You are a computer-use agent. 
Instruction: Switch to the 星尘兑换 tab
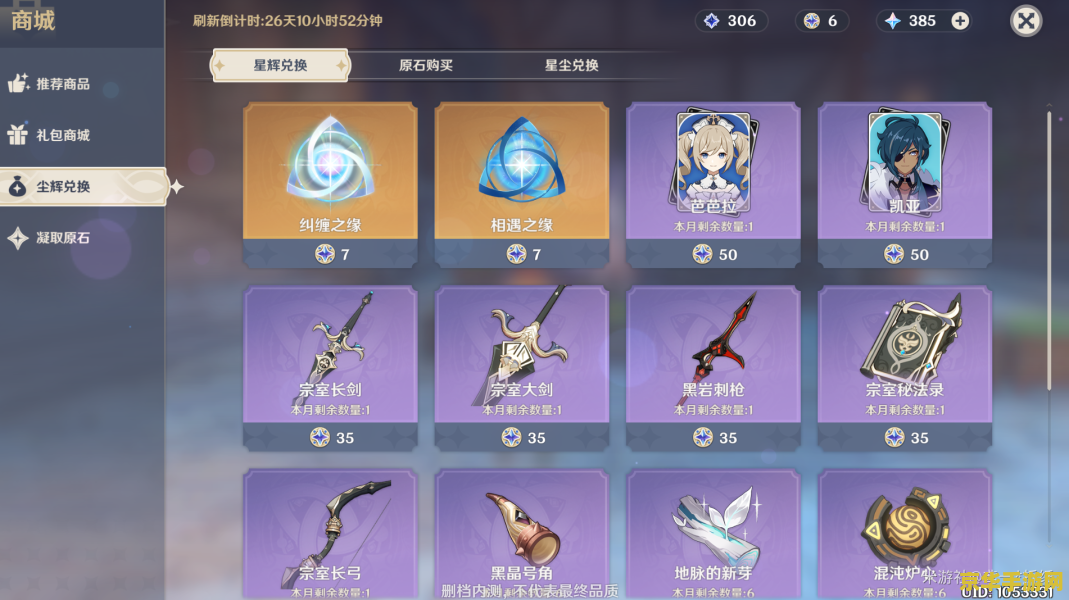click(x=572, y=66)
